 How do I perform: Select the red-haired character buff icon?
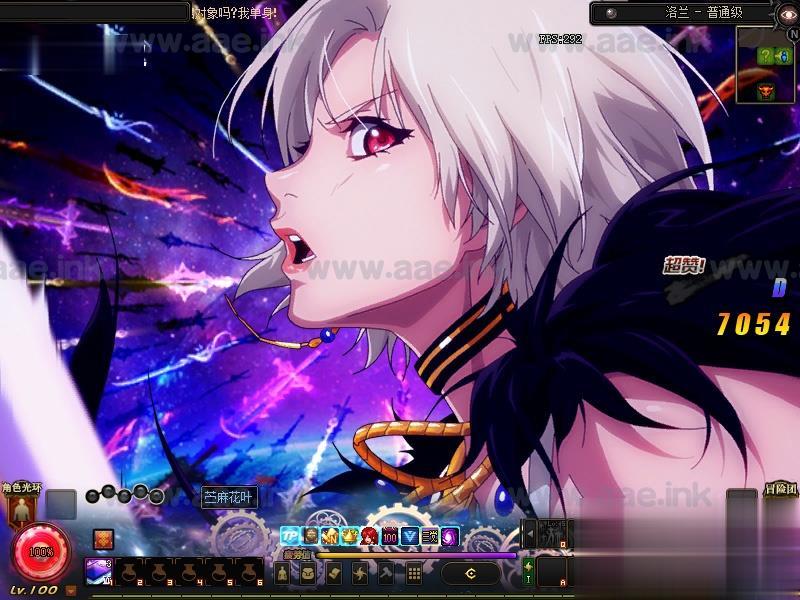(370, 536)
